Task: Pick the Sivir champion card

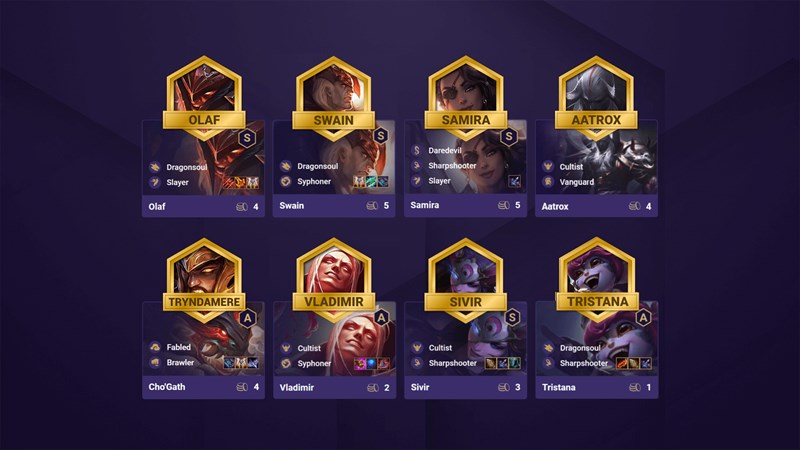Action: pyautogui.click(x=465, y=345)
